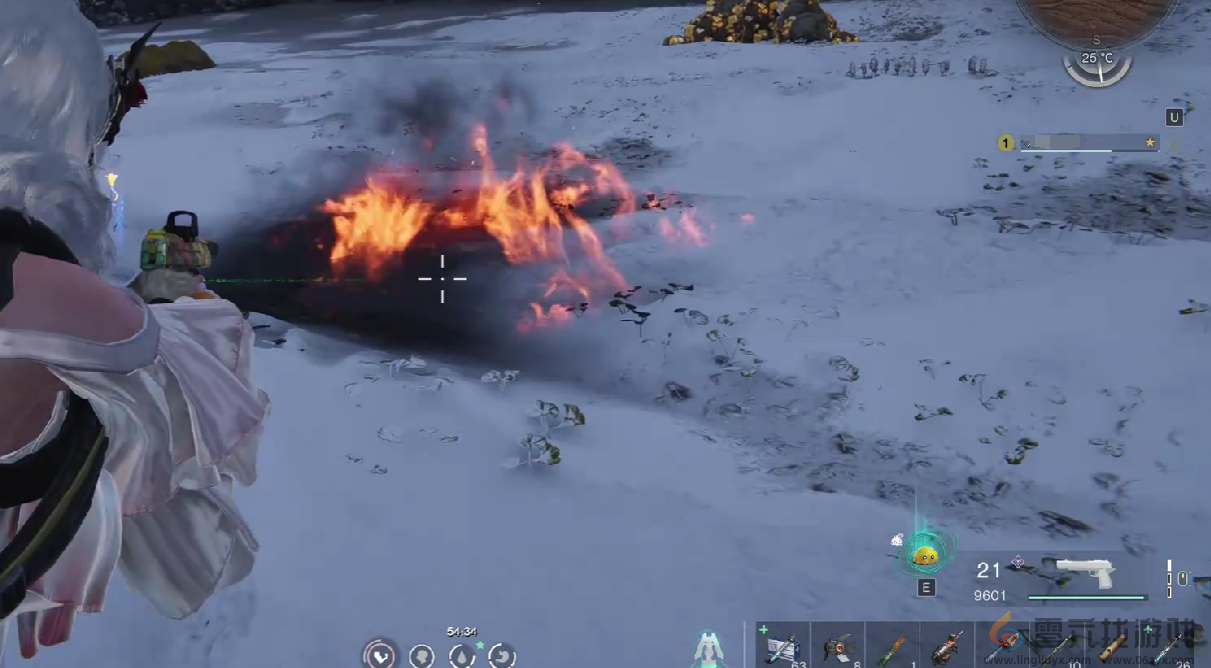Click the water droplet thirst icon

click(x=461, y=656)
